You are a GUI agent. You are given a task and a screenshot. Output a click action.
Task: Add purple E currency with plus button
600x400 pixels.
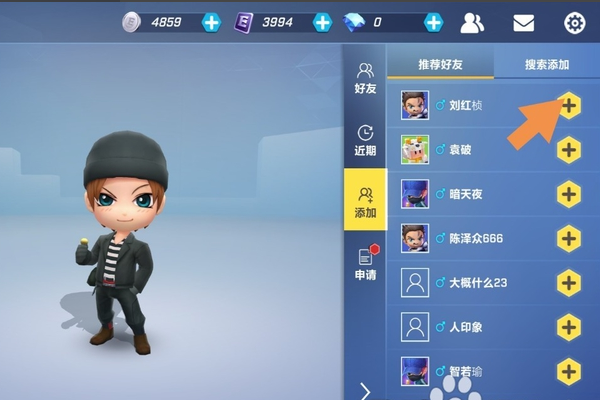click(x=322, y=22)
